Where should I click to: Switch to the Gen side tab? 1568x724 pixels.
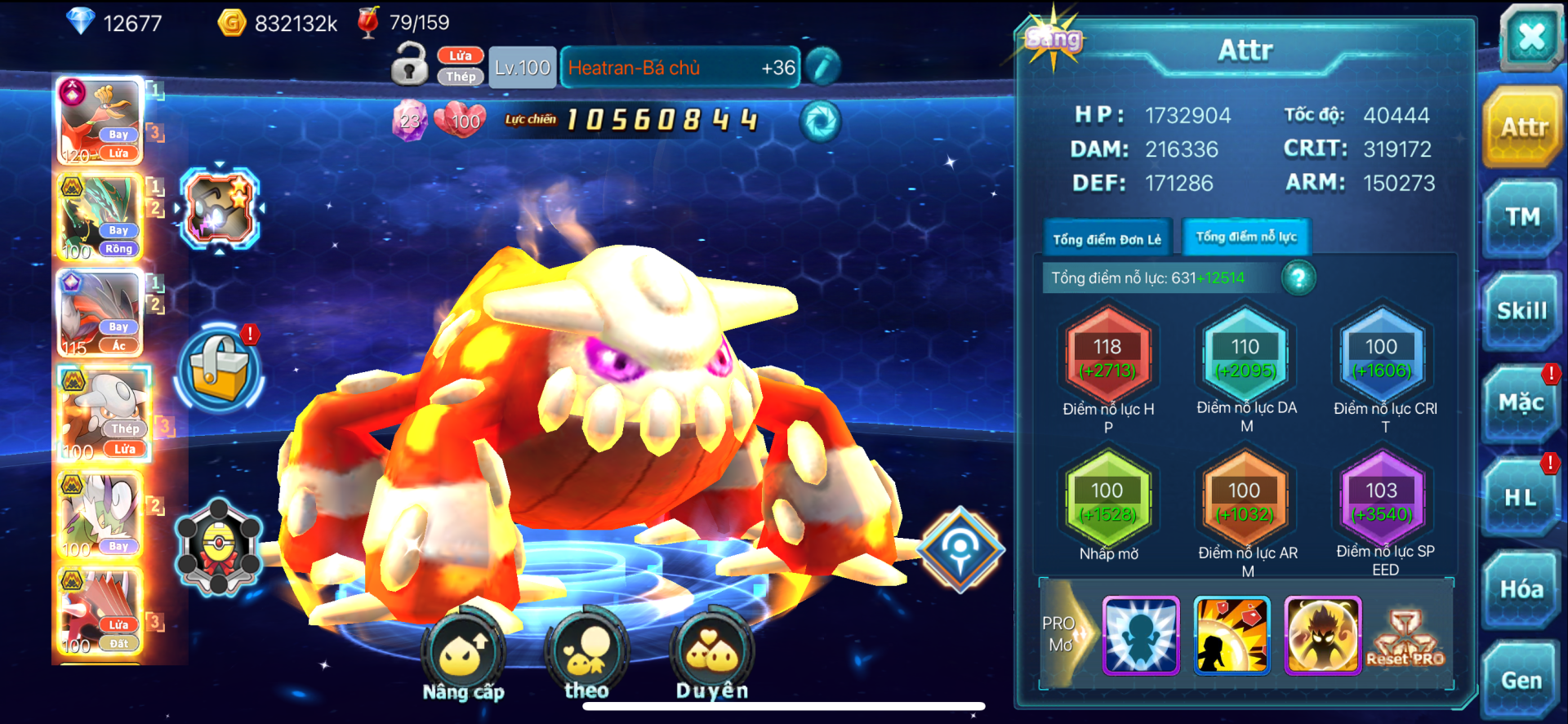point(1521,681)
